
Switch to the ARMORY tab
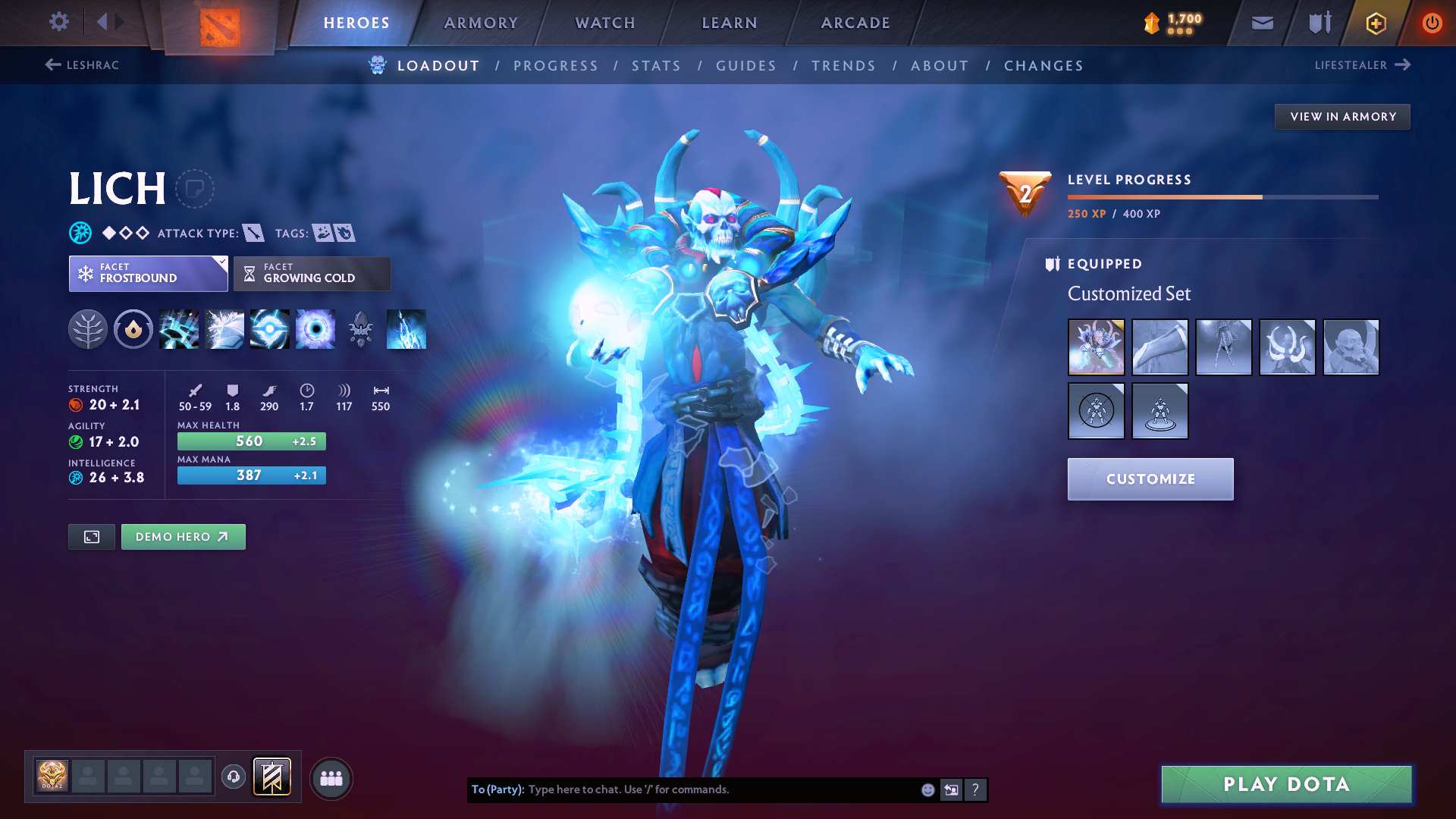(481, 23)
